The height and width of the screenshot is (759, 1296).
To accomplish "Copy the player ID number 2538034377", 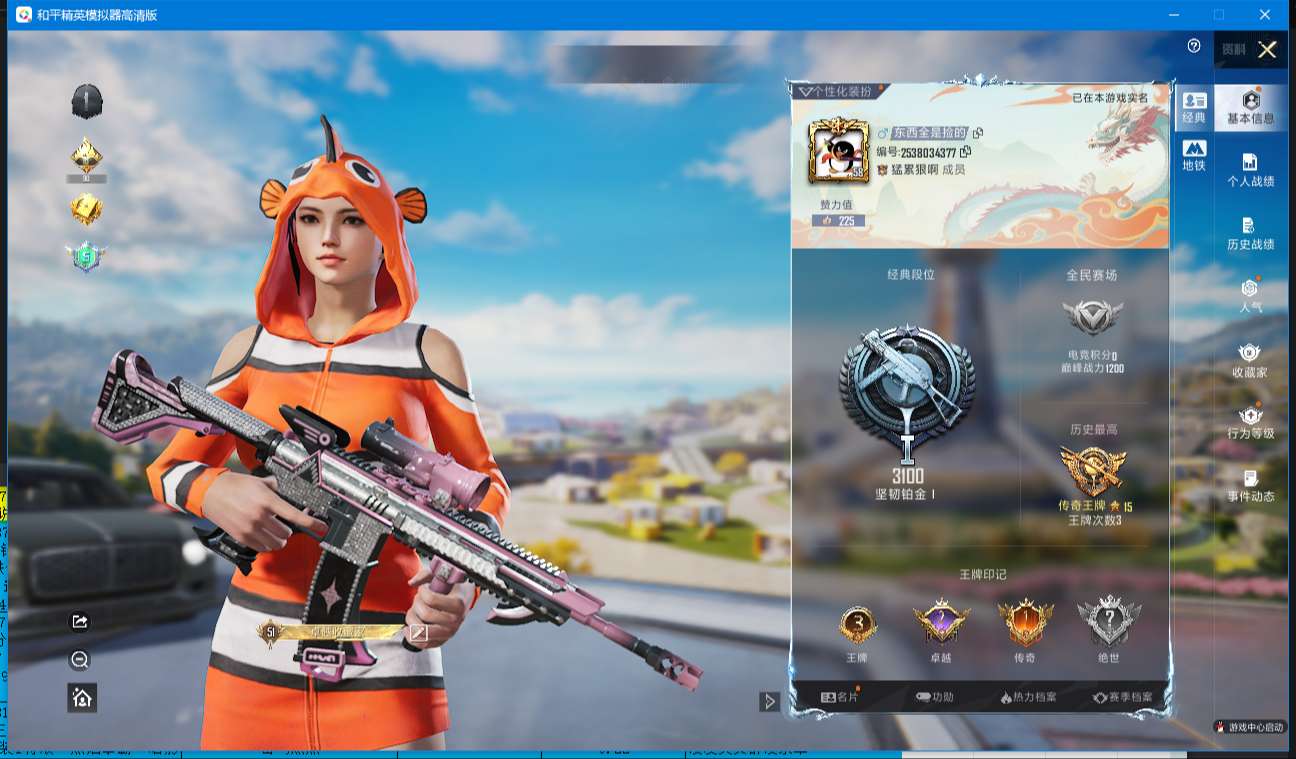I will [965, 152].
